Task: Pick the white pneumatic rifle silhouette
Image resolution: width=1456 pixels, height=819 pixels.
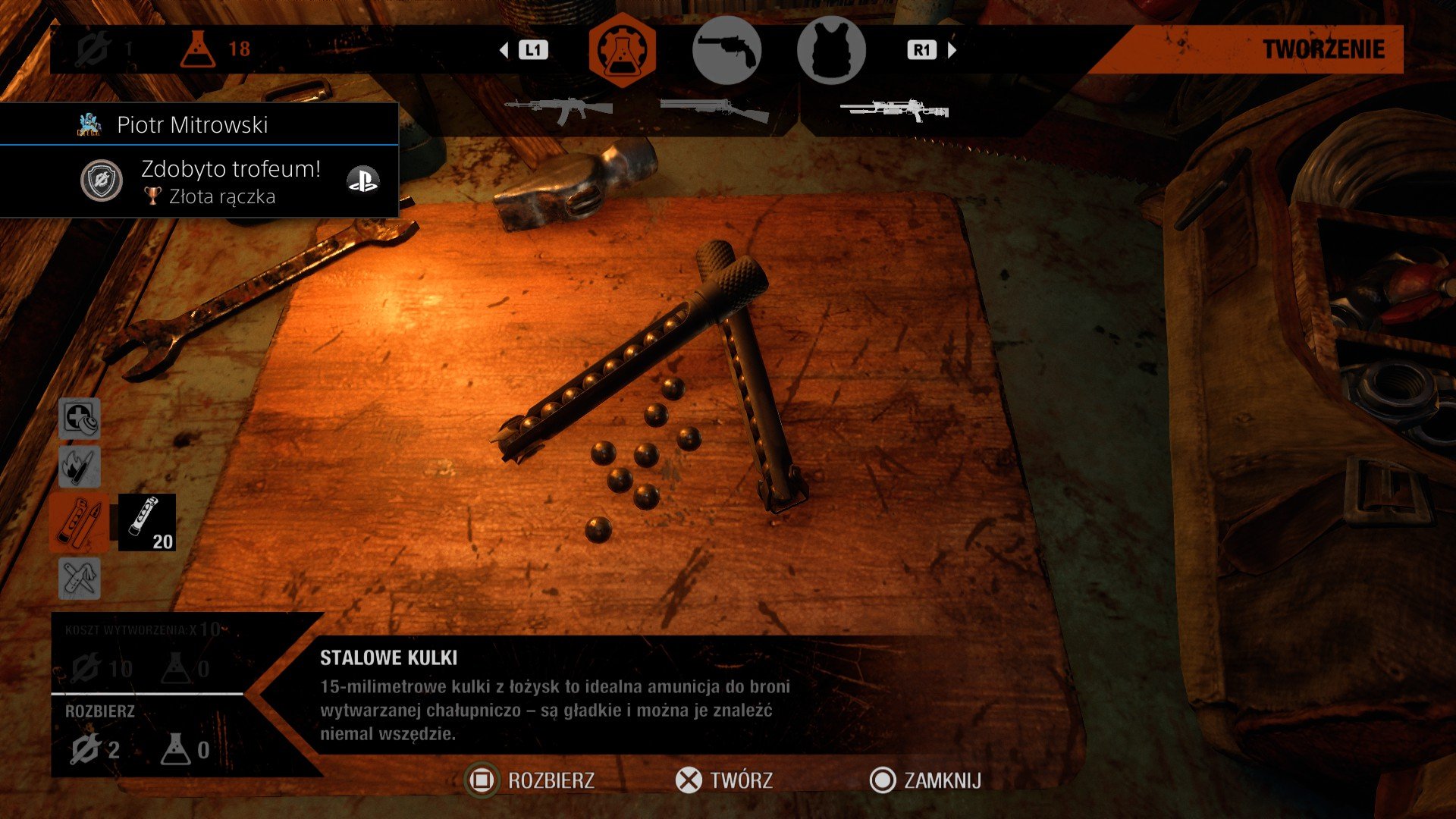Action: (895, 111)
